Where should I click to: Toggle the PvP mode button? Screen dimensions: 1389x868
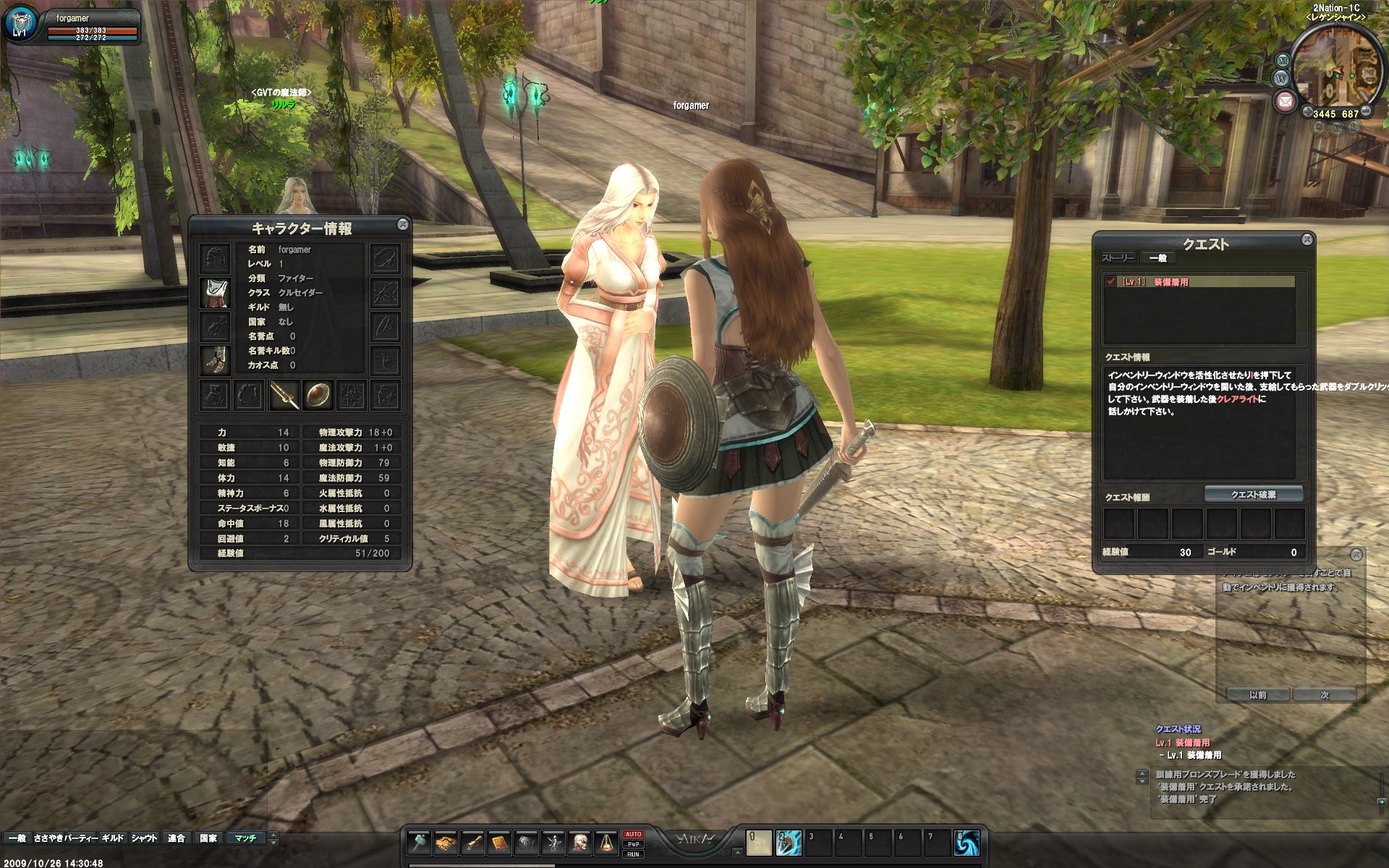coord(633,844)
